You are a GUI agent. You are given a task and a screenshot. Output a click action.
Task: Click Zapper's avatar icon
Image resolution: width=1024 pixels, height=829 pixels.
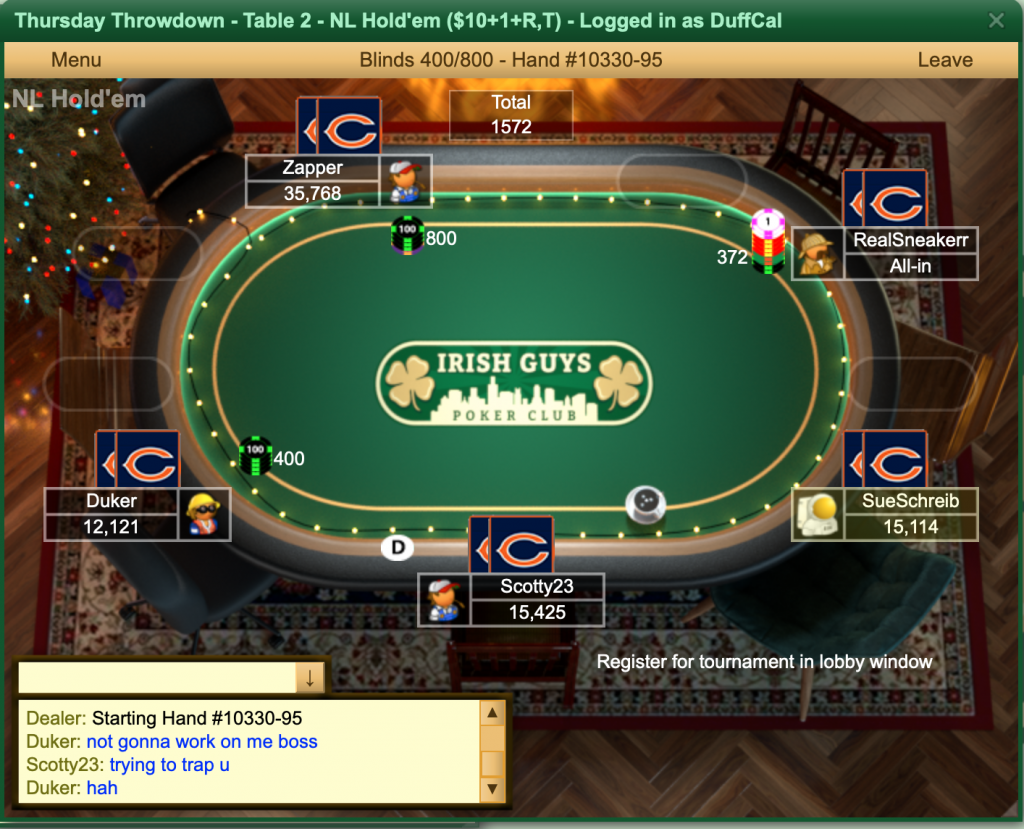(405, 181)
